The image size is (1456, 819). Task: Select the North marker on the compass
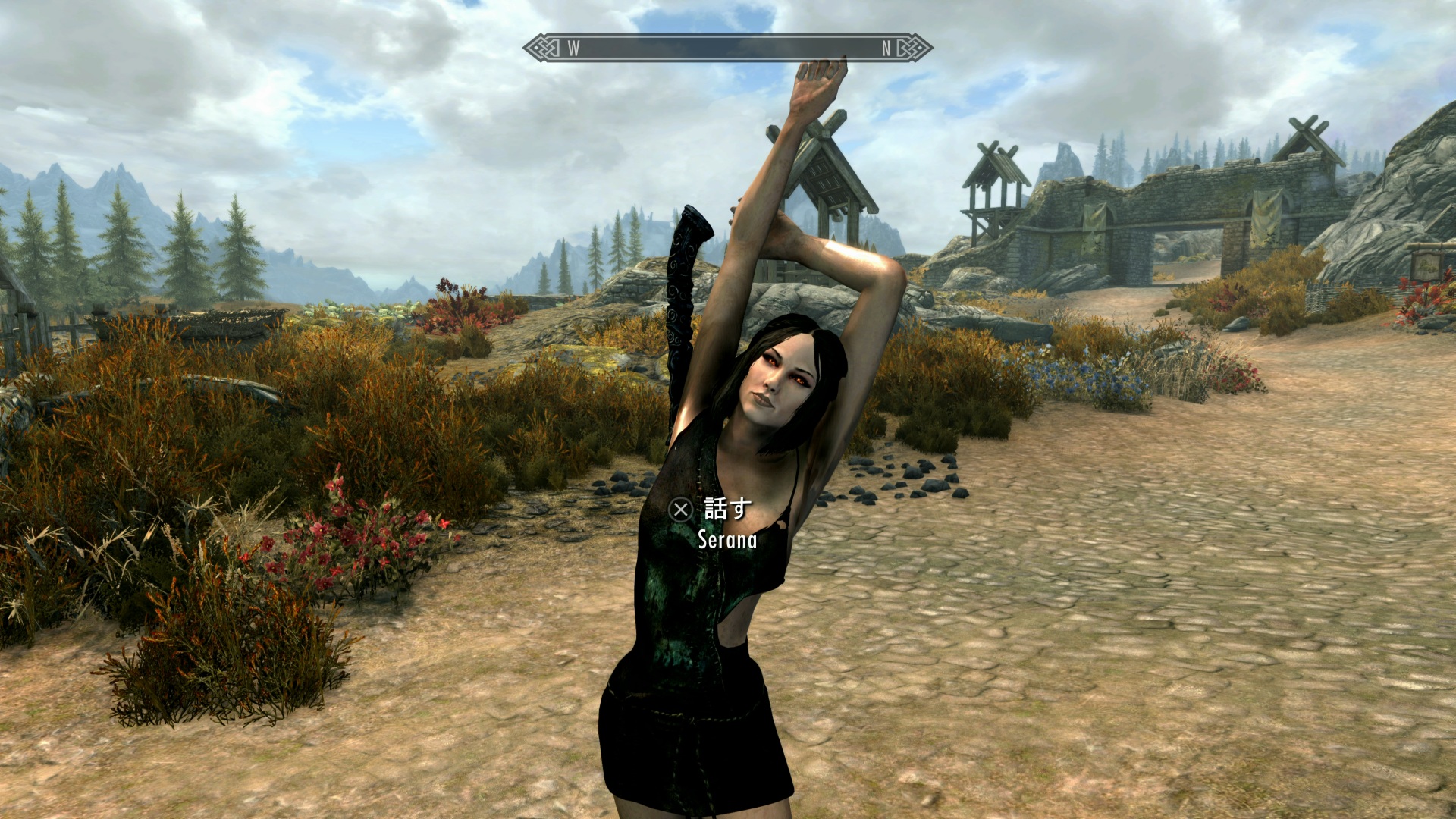click(886, 49)
